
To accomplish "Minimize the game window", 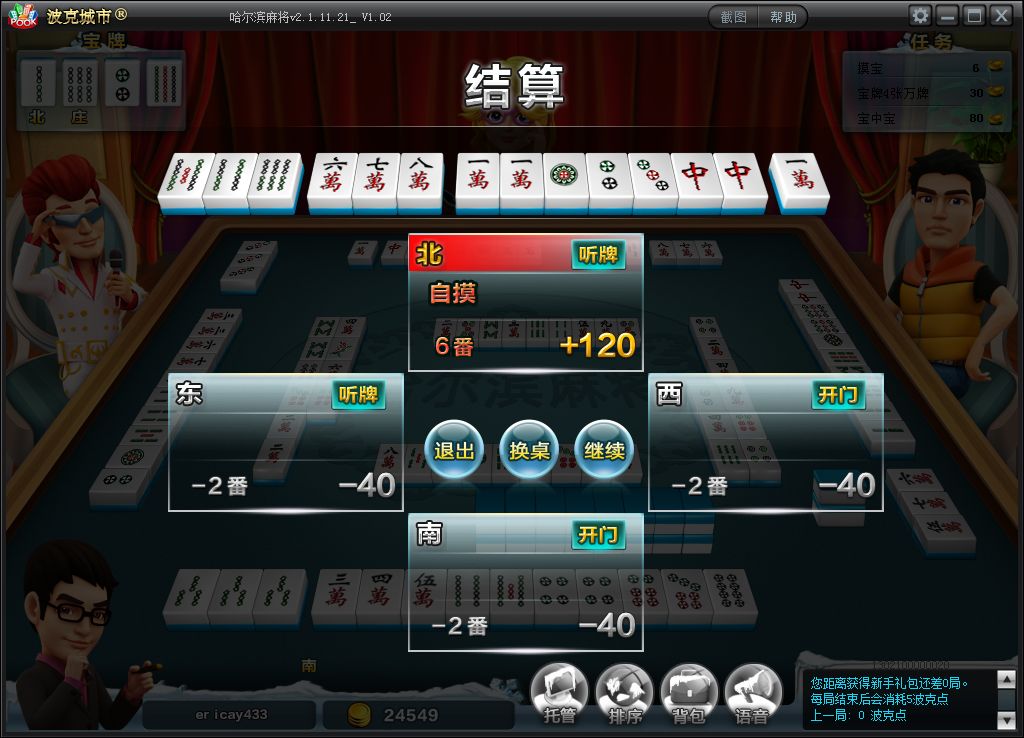I will pos(947,16).
